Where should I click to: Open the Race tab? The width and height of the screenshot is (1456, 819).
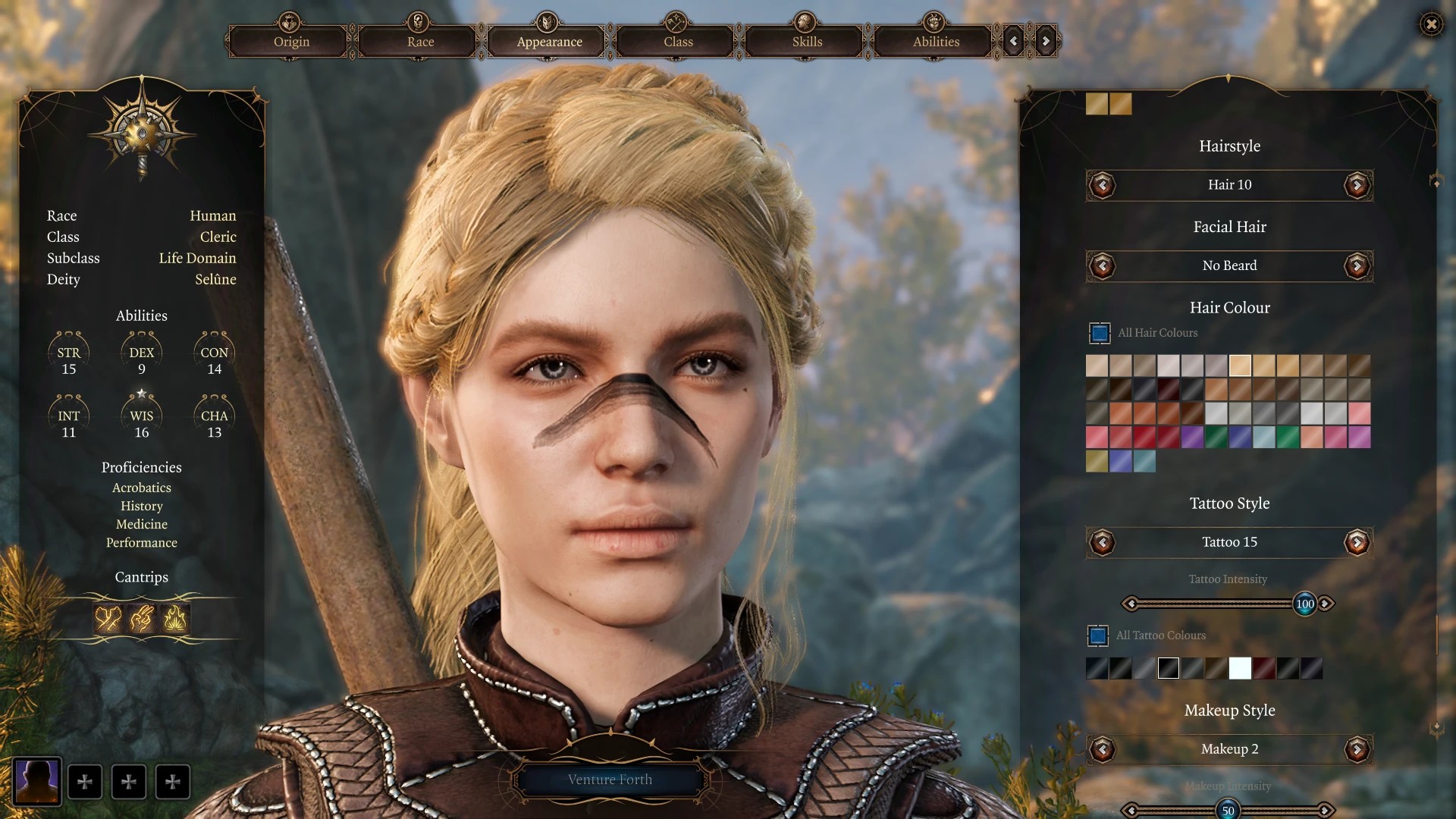[x=420, y=42]
